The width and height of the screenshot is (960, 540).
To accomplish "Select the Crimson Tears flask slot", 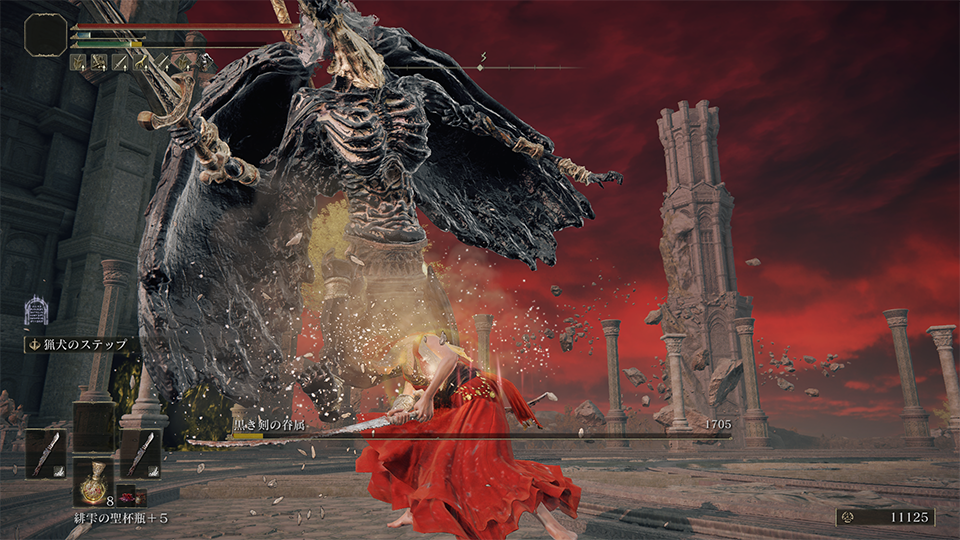I will 93,482.
